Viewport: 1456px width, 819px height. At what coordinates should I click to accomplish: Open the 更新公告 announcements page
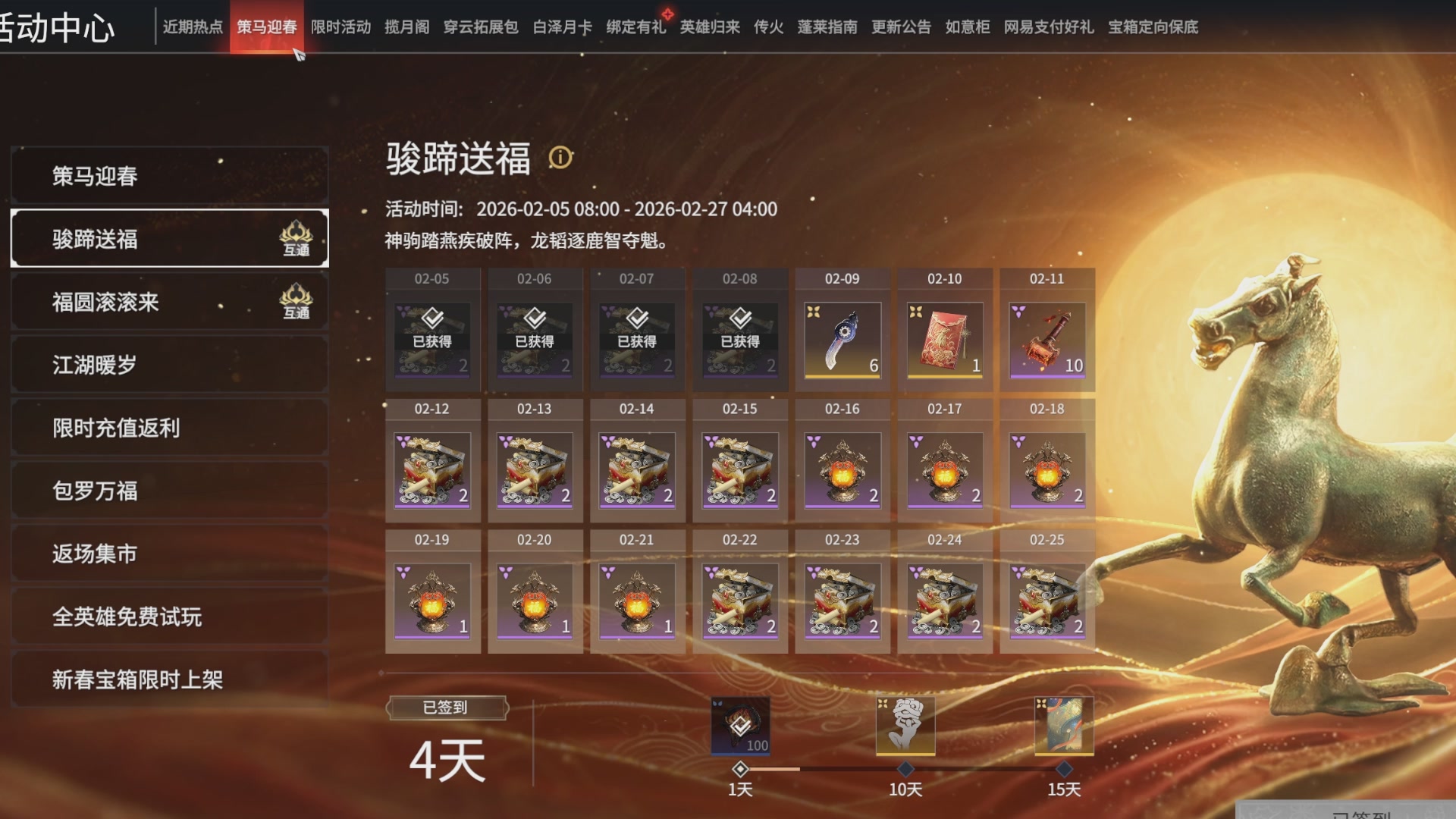[899, 27]
